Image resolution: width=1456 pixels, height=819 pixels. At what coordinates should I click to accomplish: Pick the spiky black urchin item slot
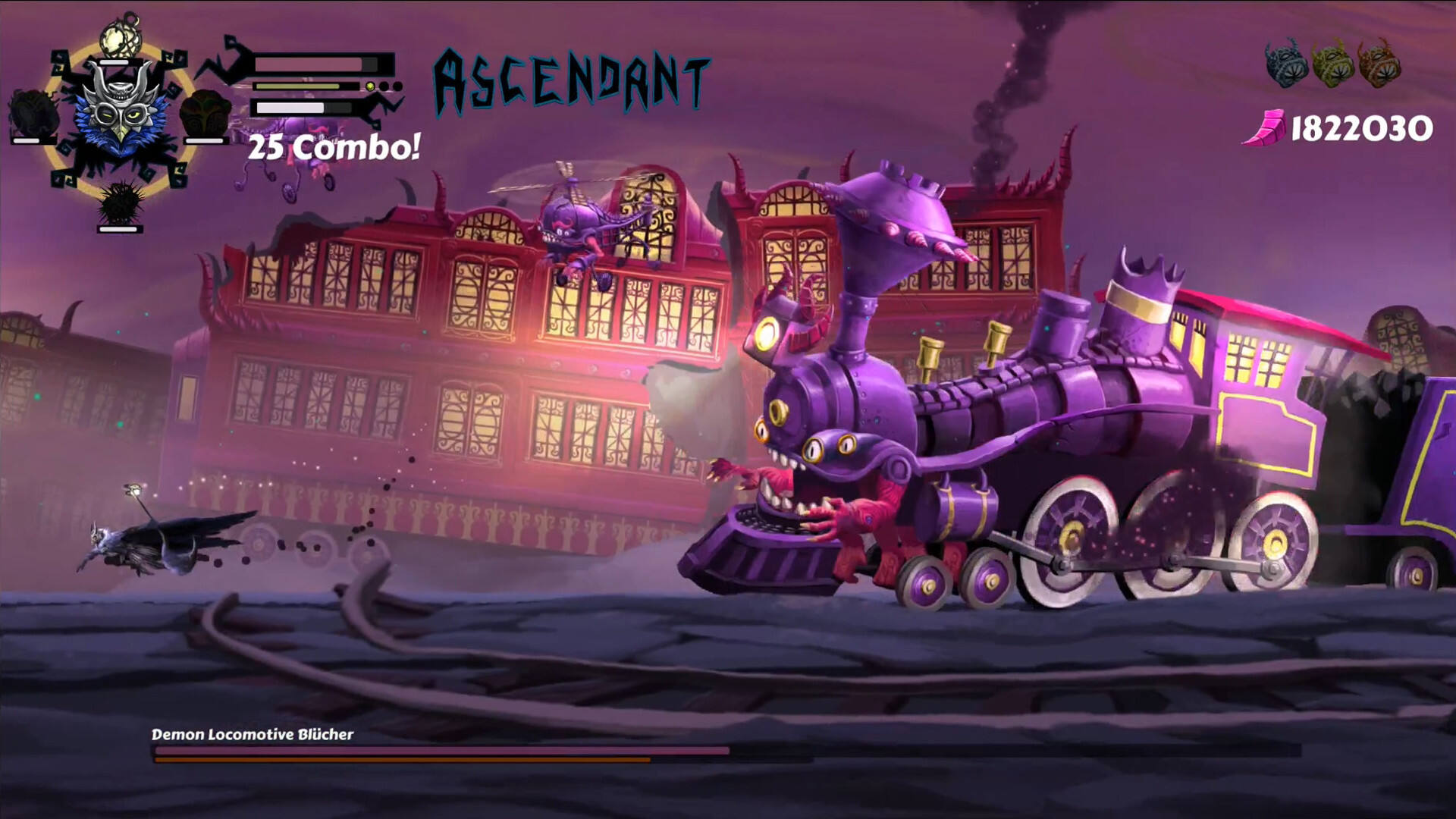pyautogui.click(x=120, y=201)
